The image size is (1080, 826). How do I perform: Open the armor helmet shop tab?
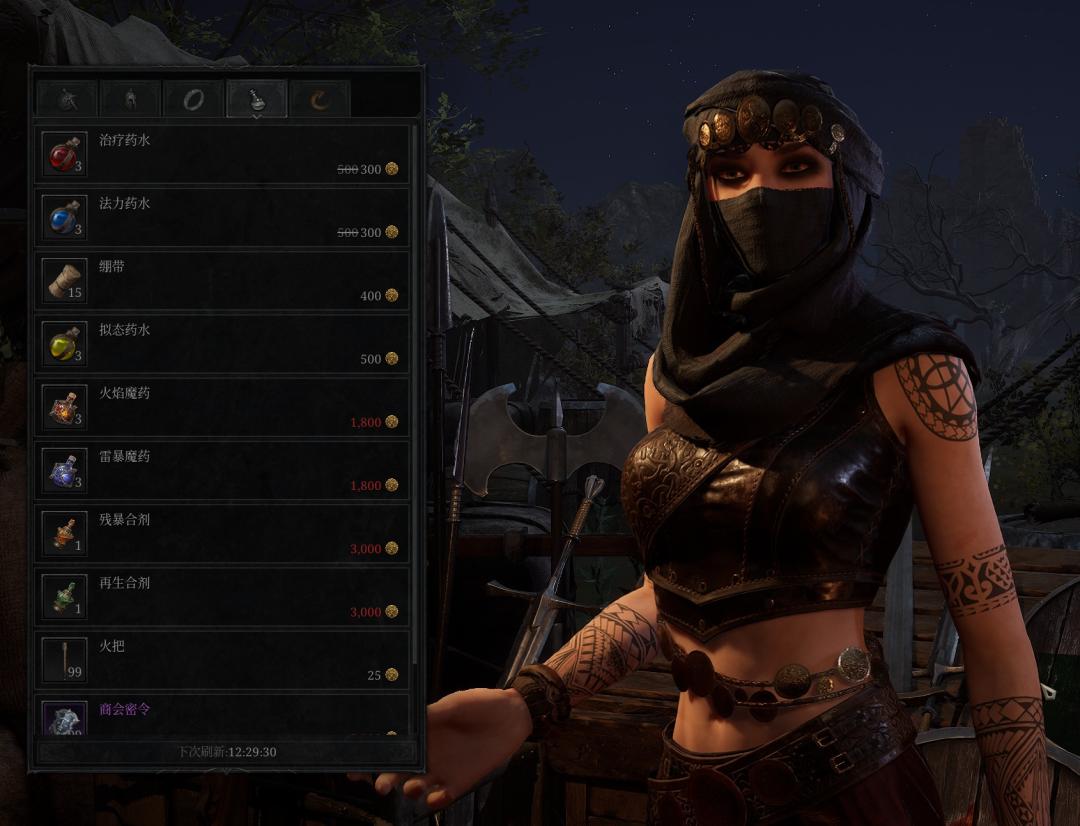(x=130, y=99)
